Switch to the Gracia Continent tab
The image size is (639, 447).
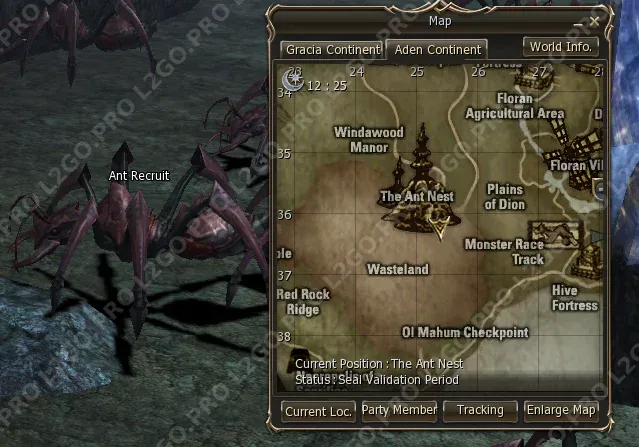(x=331, y=49)
